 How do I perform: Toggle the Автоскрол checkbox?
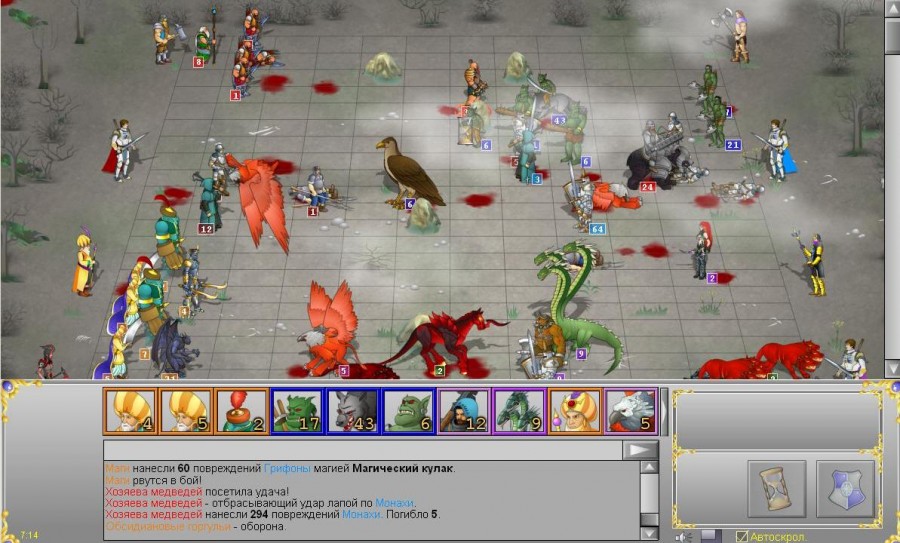(x=742, y=536)
